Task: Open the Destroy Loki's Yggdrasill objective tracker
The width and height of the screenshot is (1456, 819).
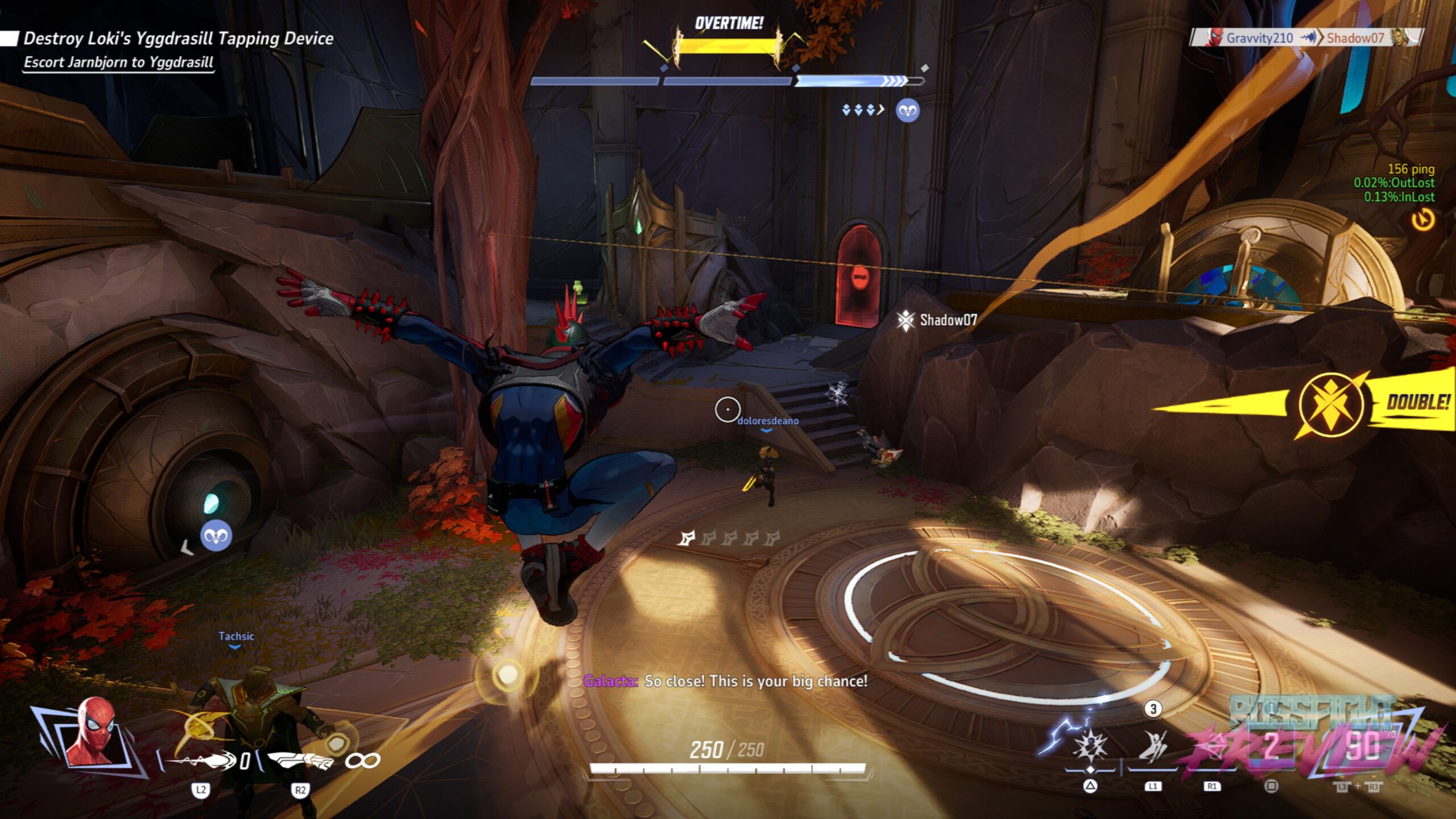Action: (x=177, y=39)
